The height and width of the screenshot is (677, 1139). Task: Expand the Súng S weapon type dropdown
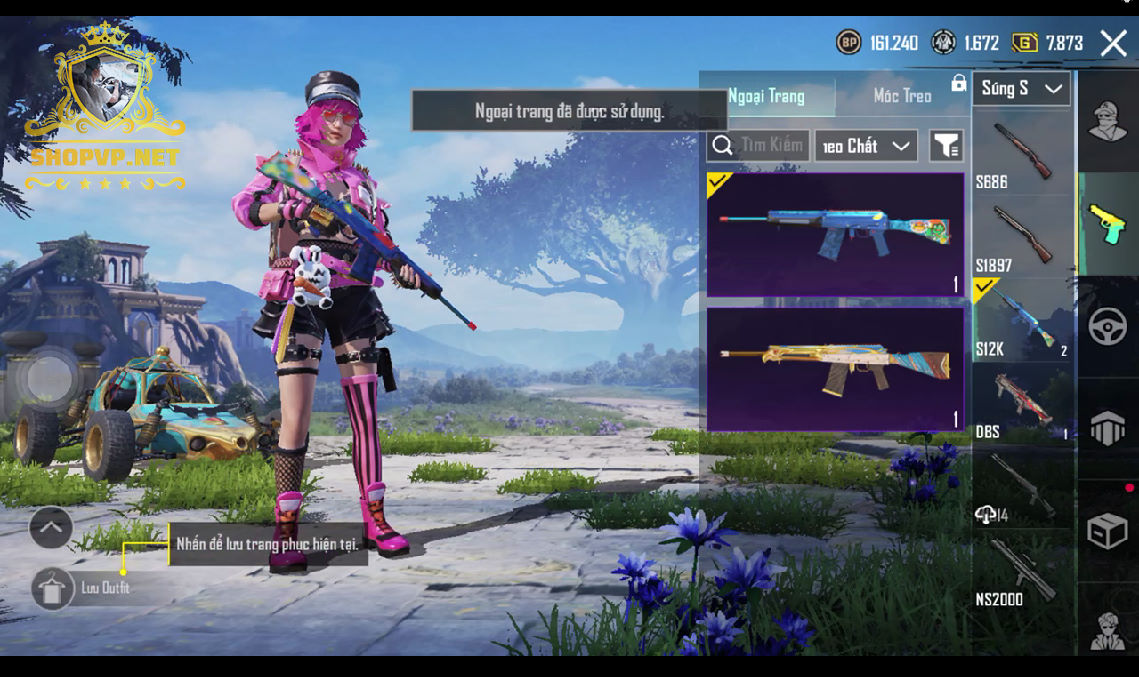tap(1021, 89)
